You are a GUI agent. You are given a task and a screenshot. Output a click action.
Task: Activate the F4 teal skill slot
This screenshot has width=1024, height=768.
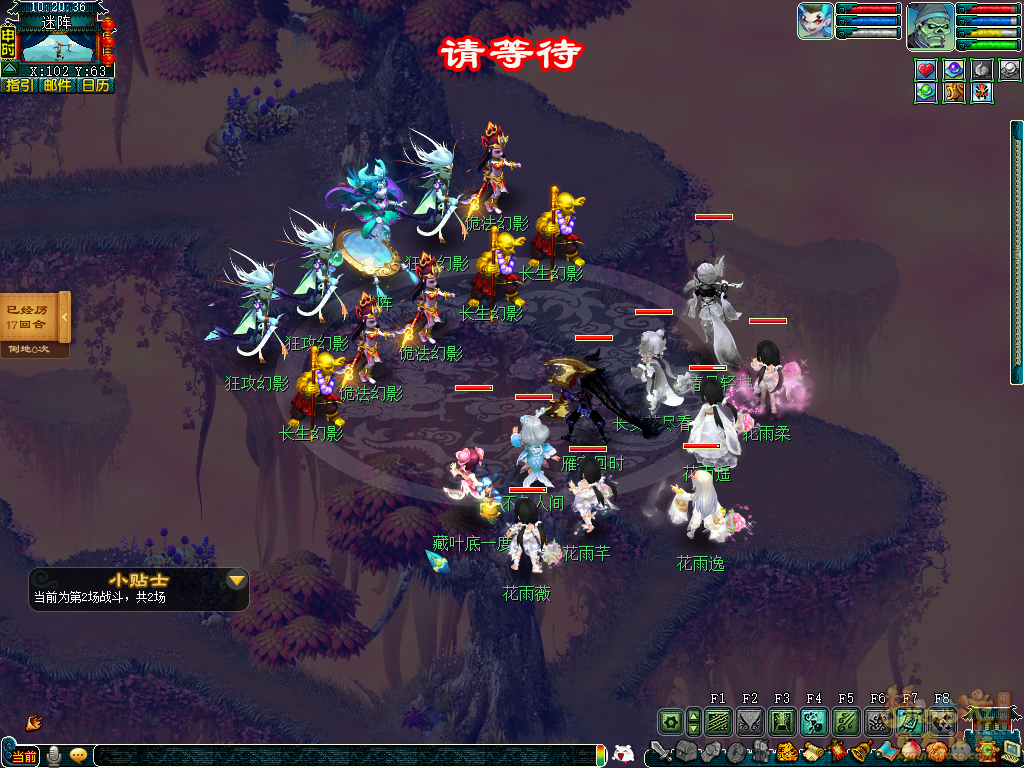tap(814, 721)
